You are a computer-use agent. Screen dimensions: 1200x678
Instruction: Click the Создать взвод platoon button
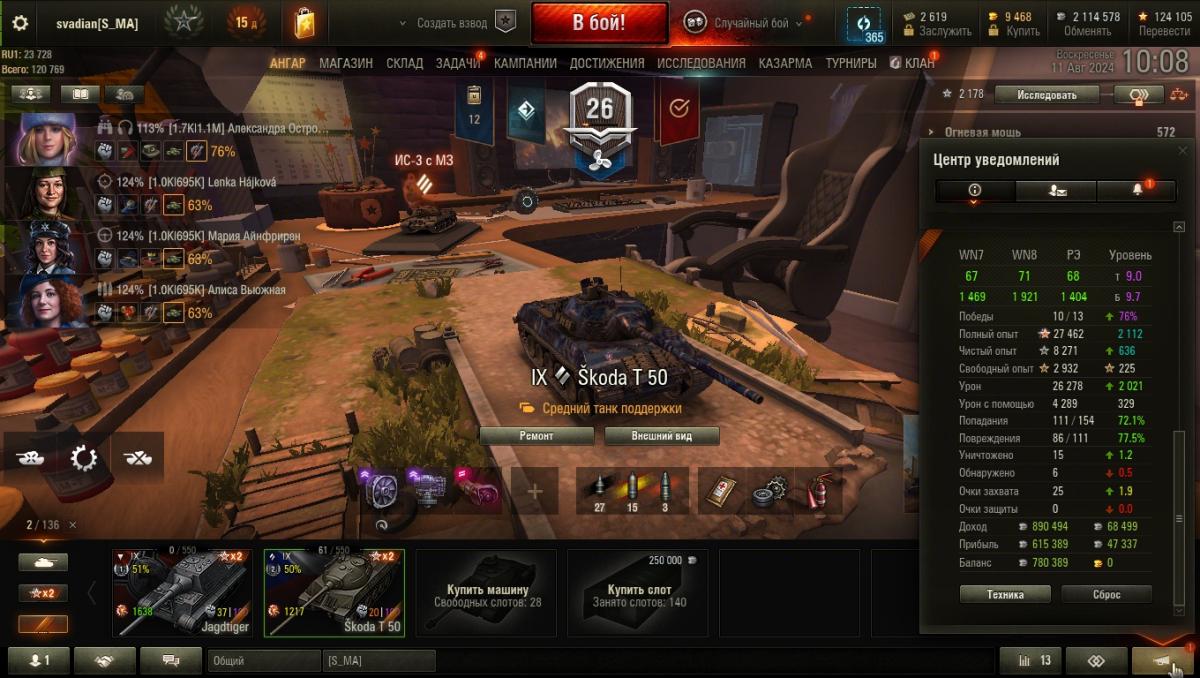click(456, 23)
